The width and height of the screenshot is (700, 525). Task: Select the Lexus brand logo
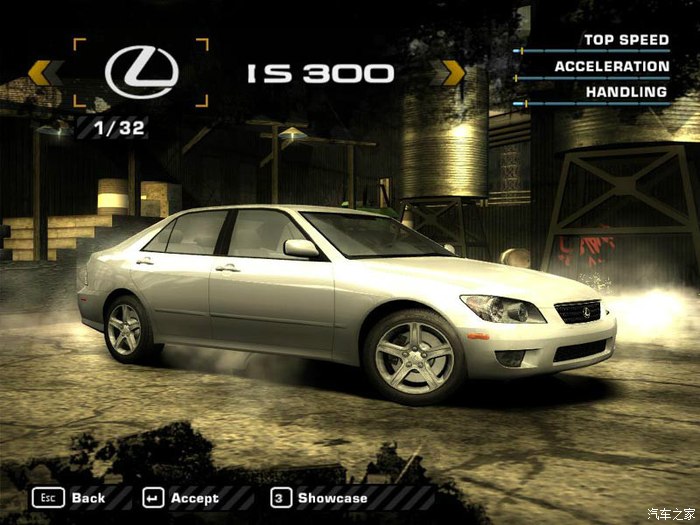[x=141, y=73]
